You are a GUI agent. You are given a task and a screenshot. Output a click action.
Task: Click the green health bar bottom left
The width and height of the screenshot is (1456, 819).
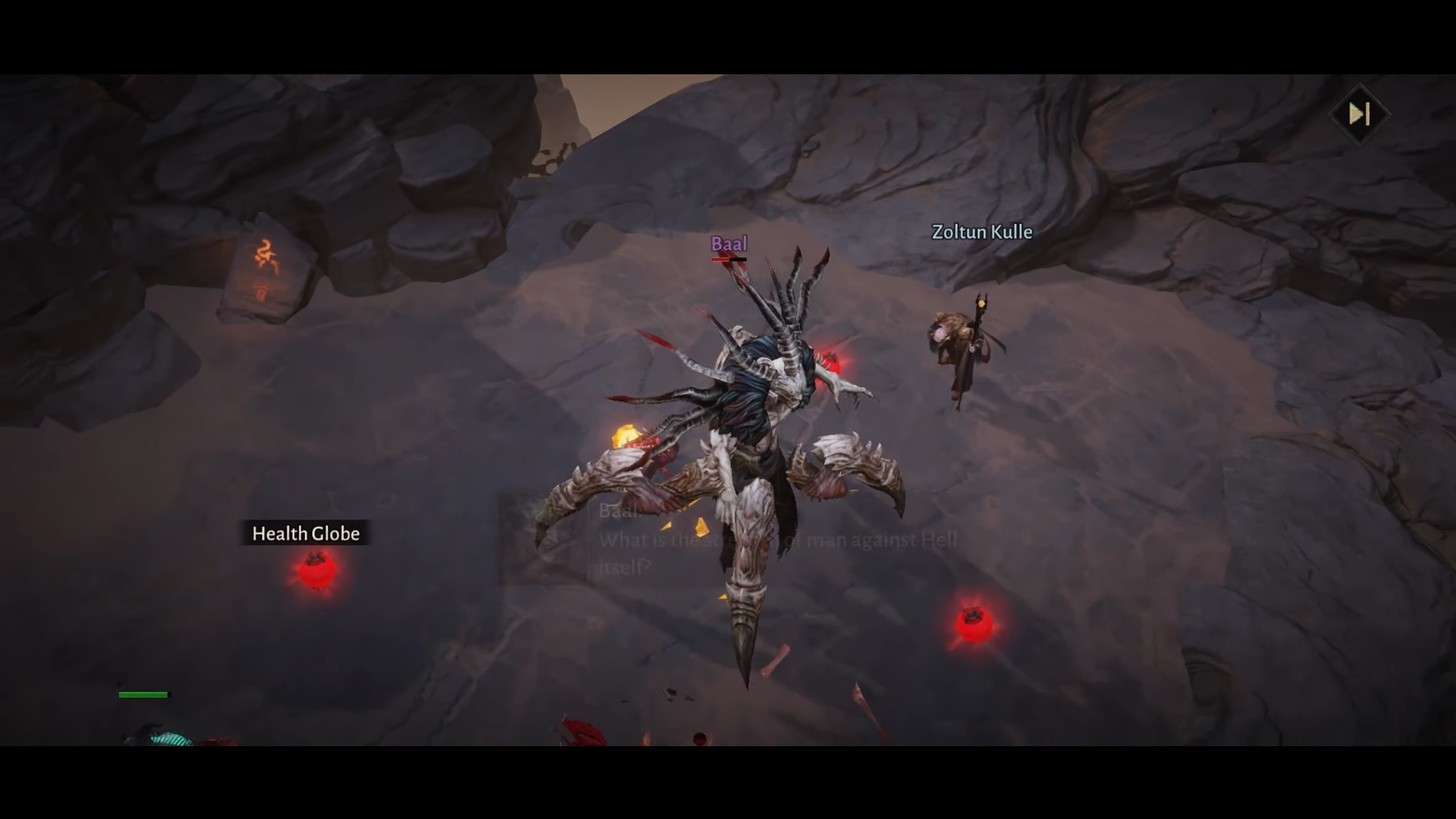click(143, 694)
